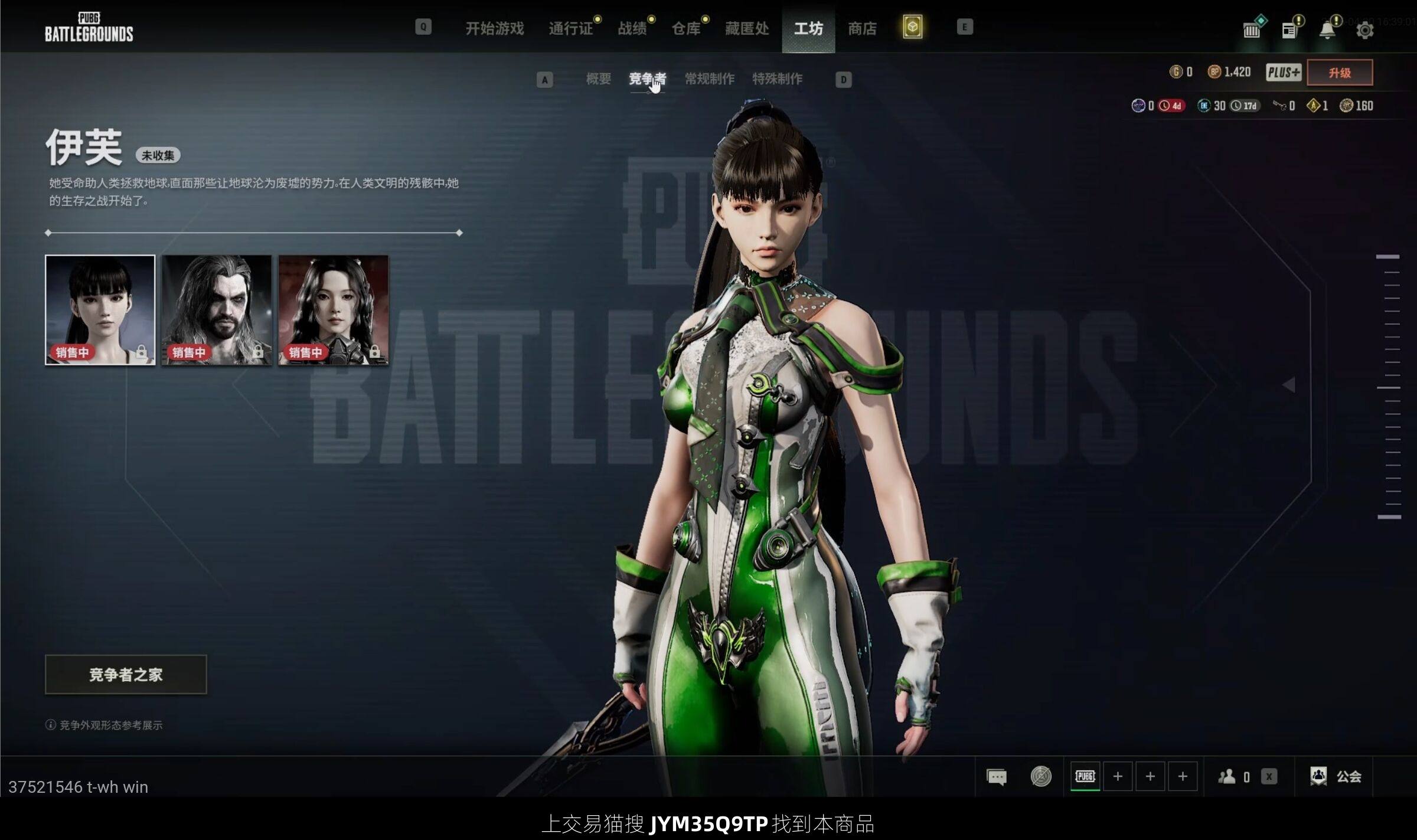Open the 藏匿处 hideout tab
Viewport: 1417px width, 840px height.
click(747, 28)
